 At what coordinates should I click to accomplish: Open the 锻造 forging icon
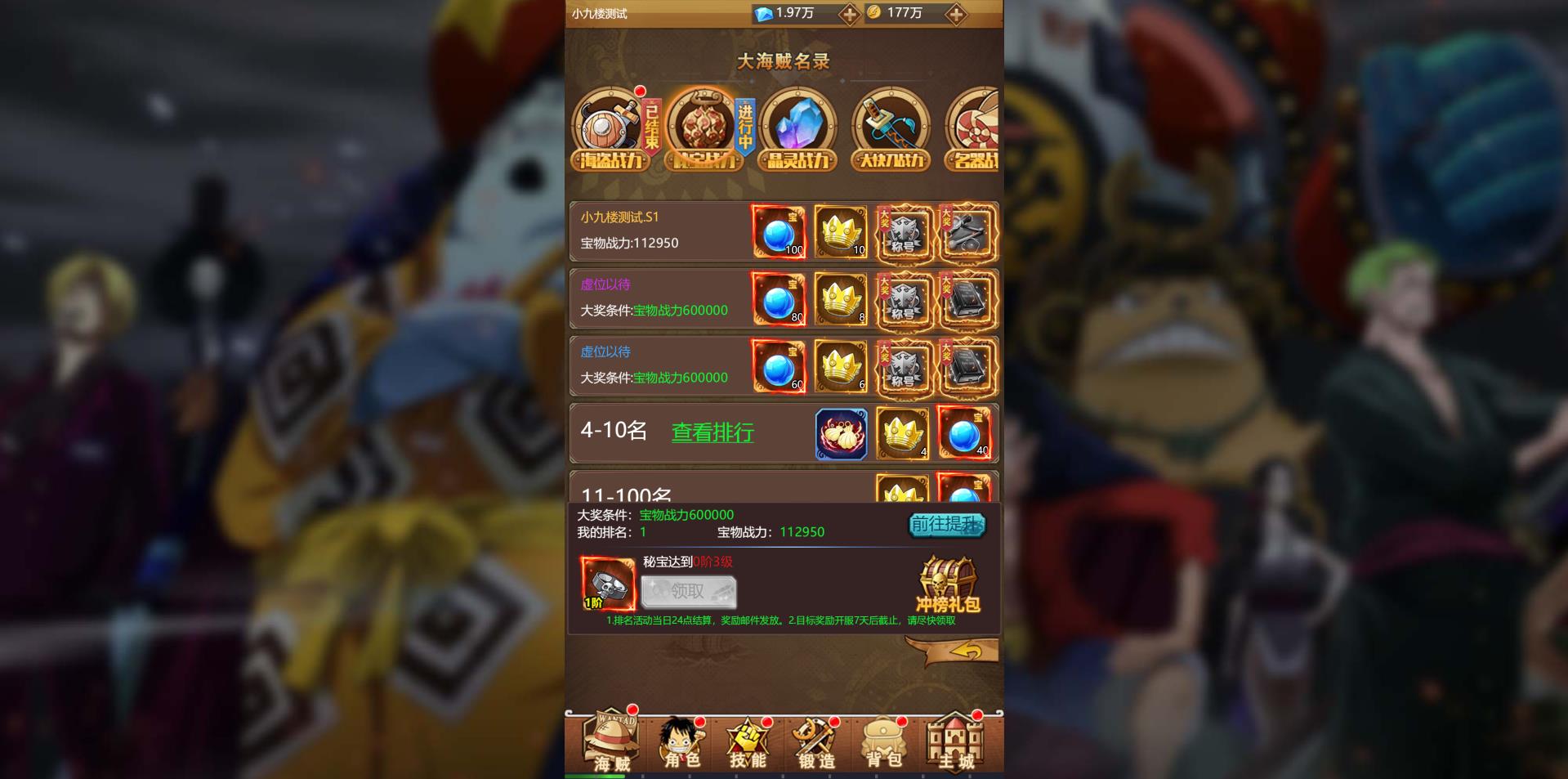(815, 740)
